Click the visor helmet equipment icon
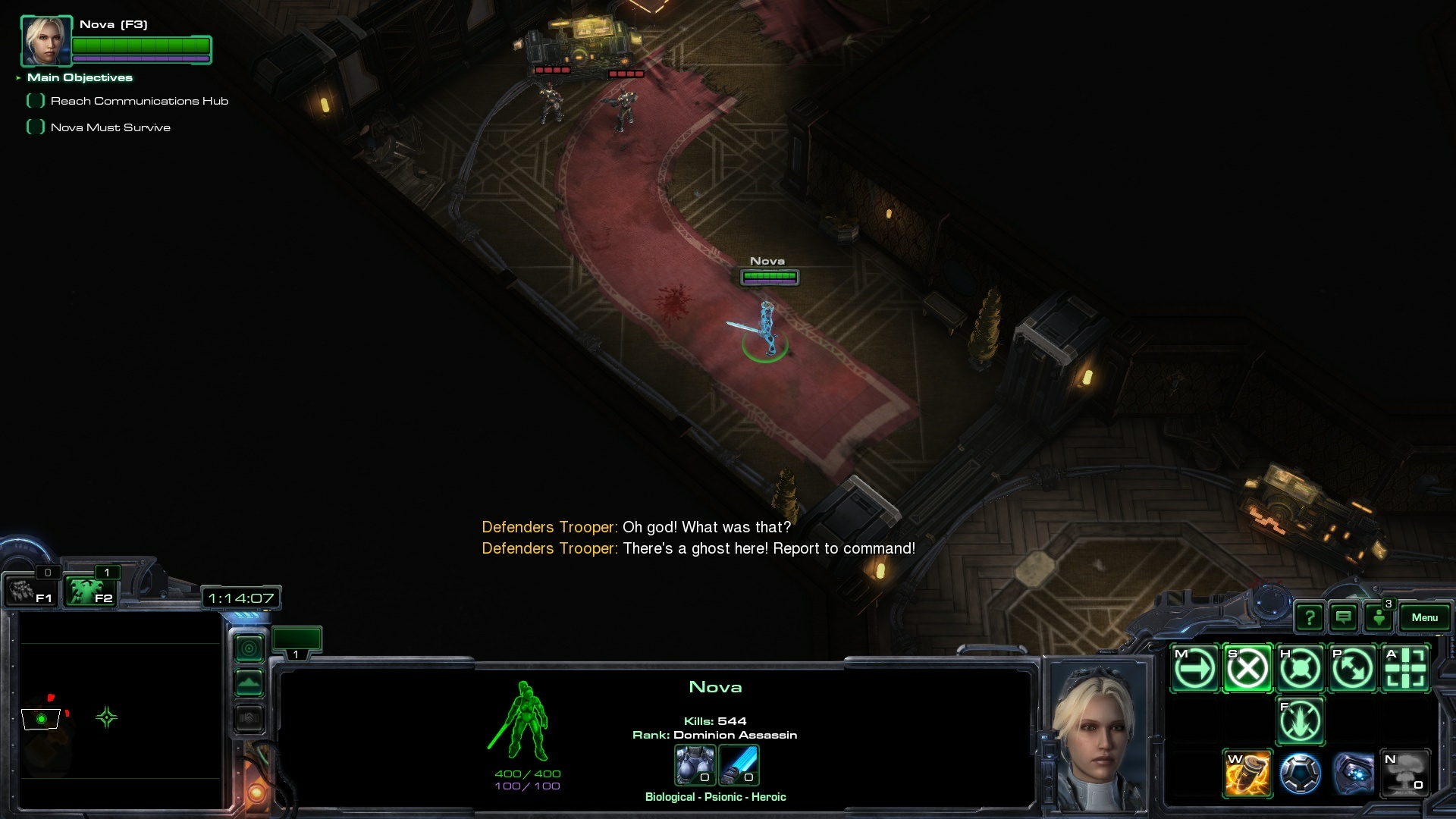The width and height of the screenshot is (1456, 819). (x=1353, y=773)
